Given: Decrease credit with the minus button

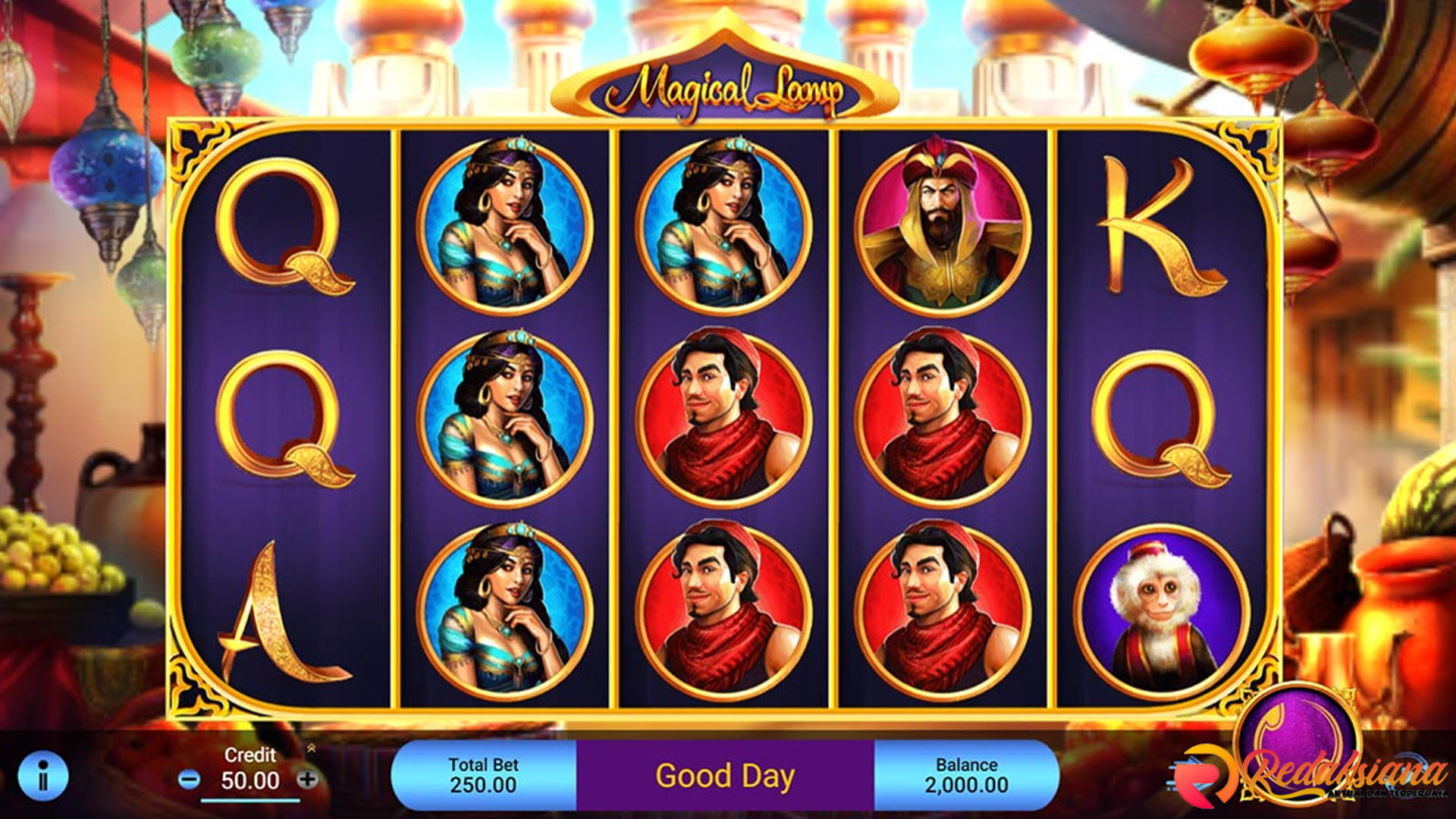Looking at the screenshot, I should 189,779.
